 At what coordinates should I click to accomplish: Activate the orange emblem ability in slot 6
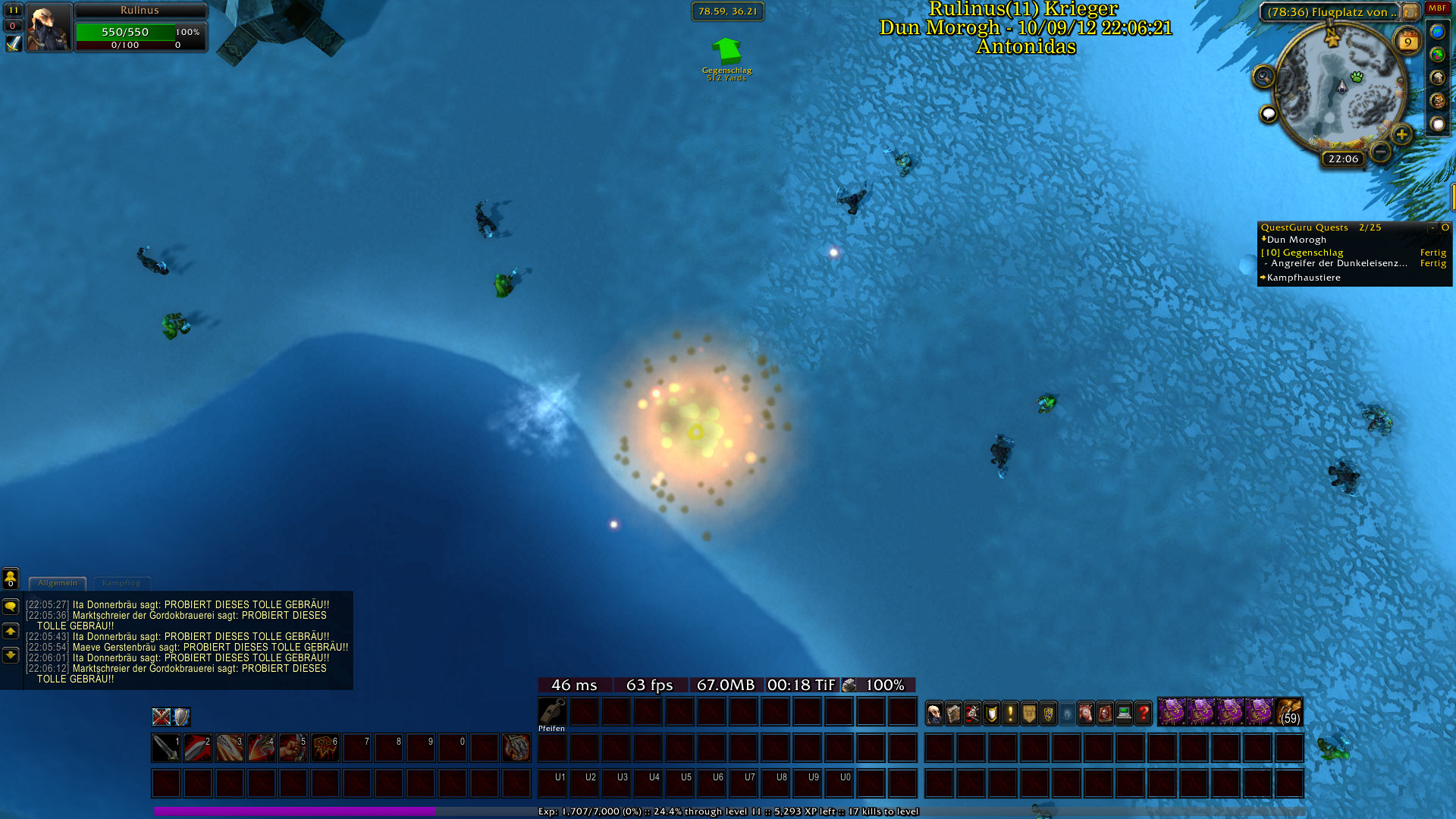coord(325,748)
